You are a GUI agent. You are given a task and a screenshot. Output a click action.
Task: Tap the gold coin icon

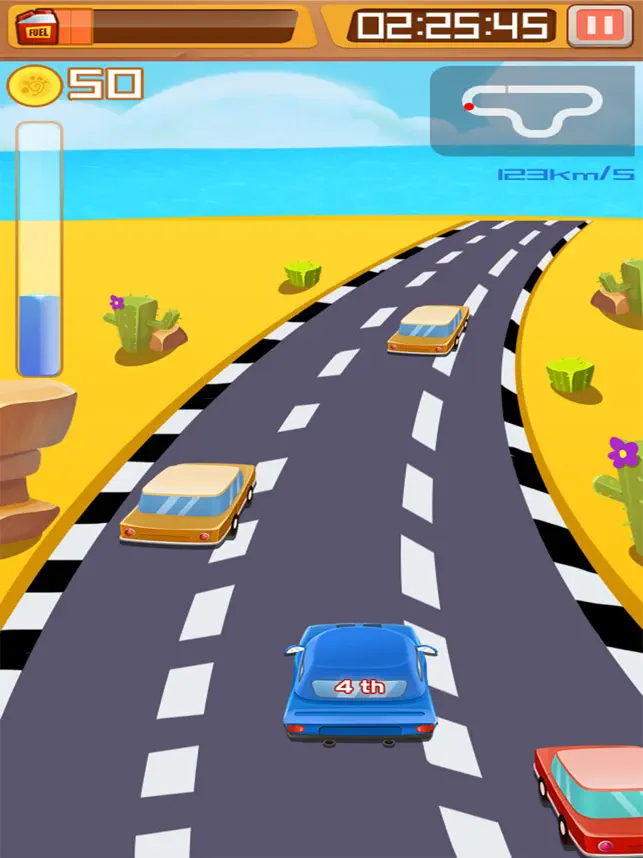point(33,85)
